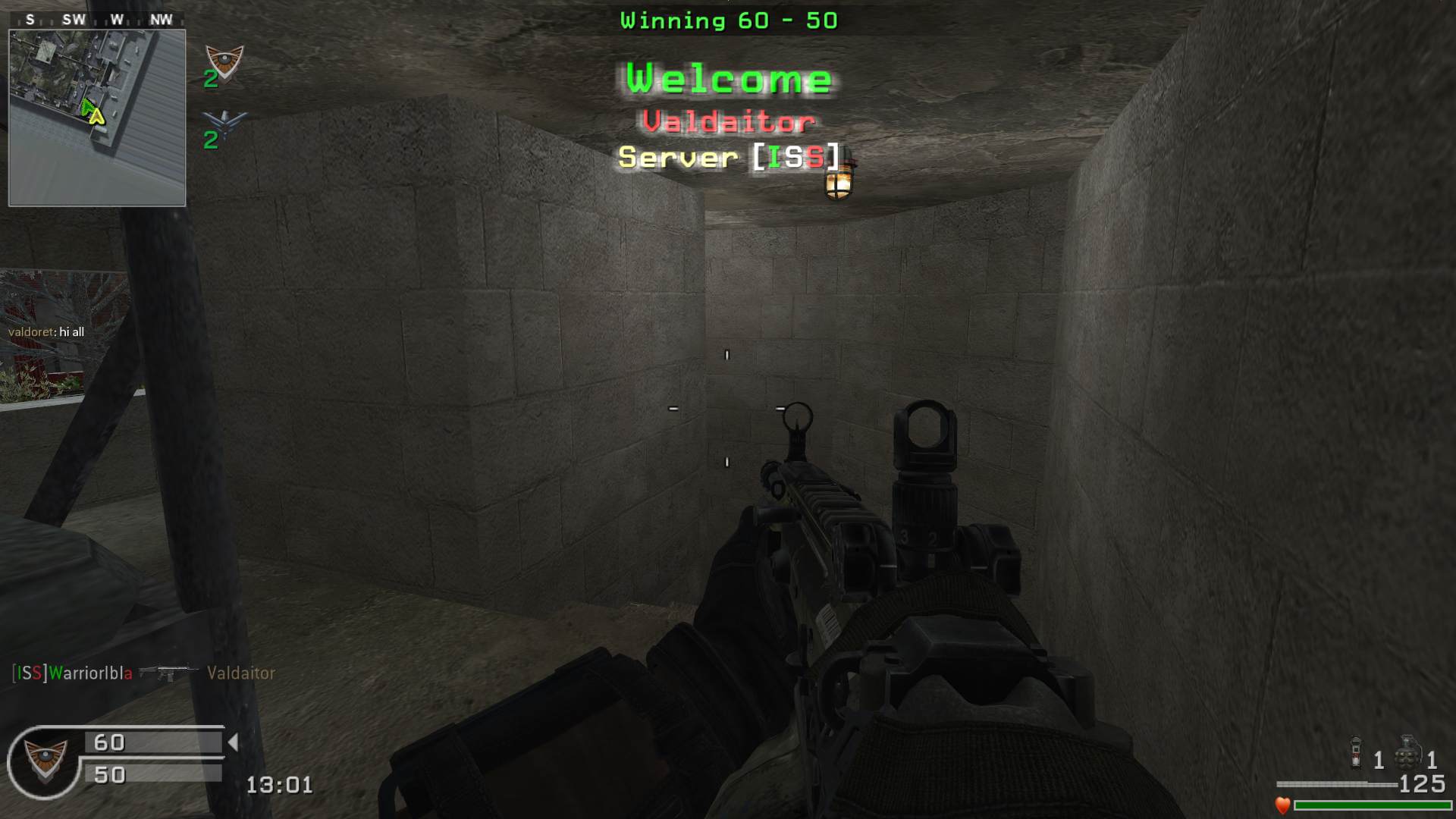Select the yellow player arrow on the minimap
The height and width of the screenshot is (819, 1456).
coord(96,116)
